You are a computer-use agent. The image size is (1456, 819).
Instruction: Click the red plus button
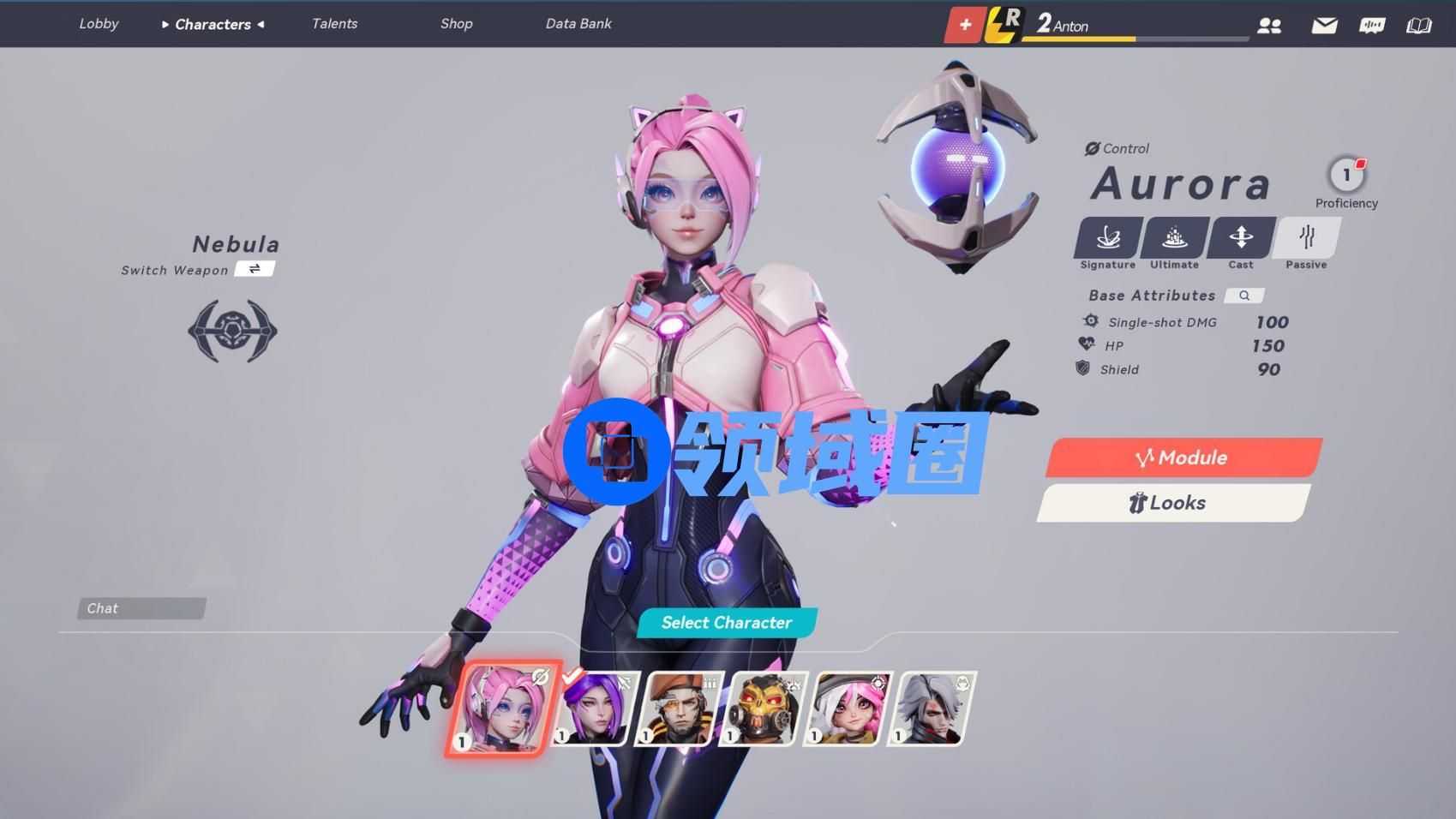pyautogui.click(x=965, y=25)
